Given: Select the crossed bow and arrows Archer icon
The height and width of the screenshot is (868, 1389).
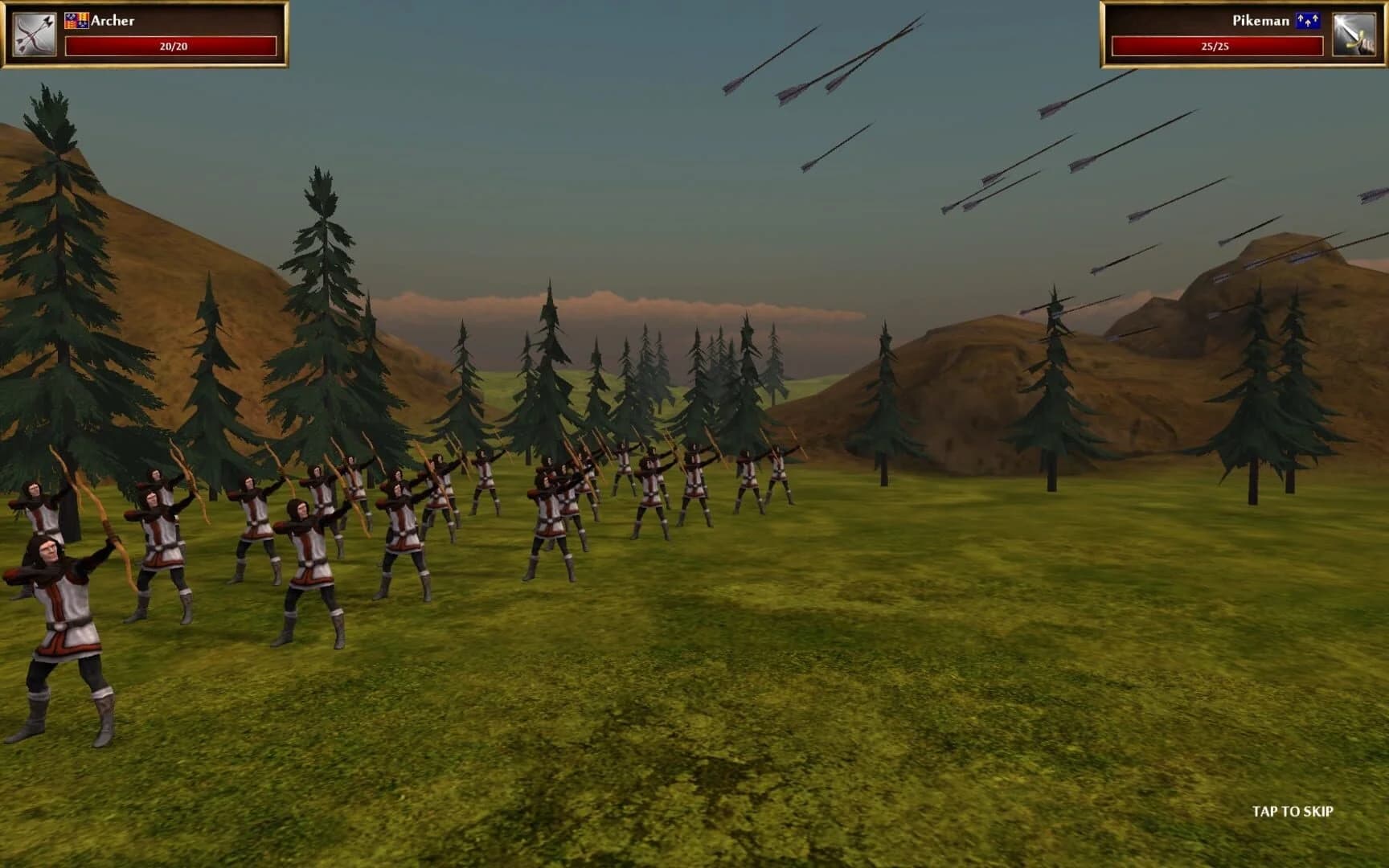Looking at the screenshot, I should [34, 32].
